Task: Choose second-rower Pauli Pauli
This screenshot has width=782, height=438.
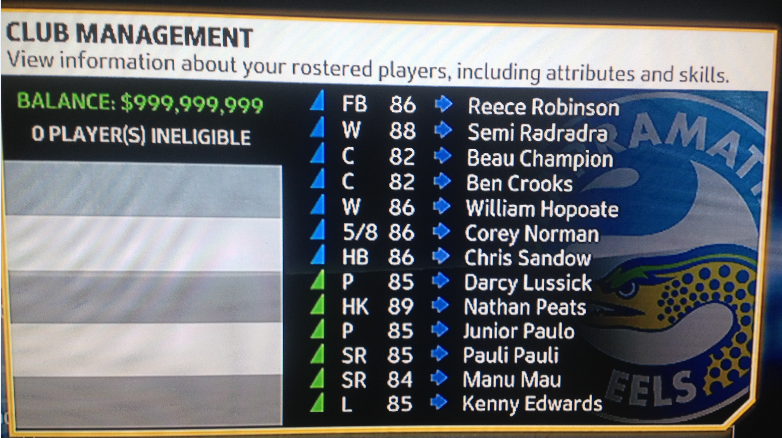Action: 511,355
